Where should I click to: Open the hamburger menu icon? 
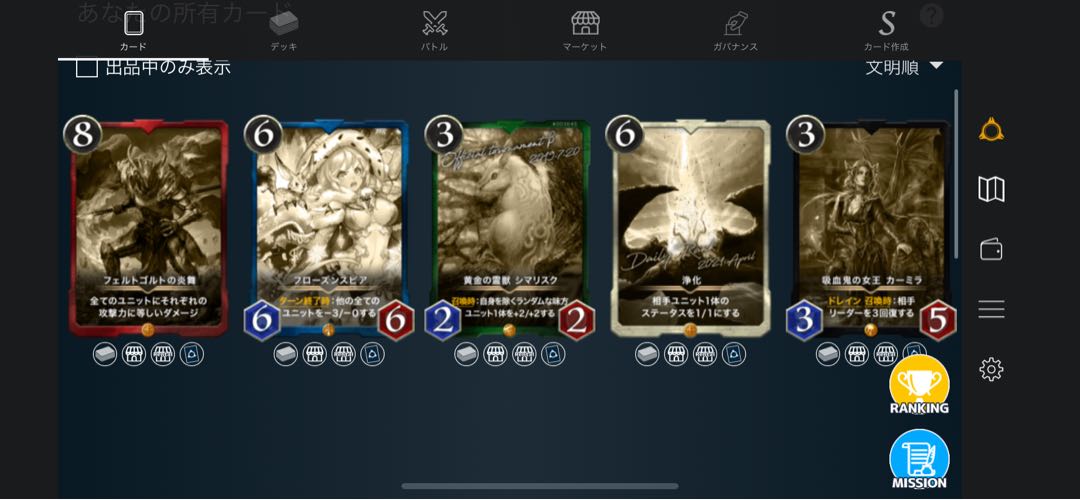991,309
